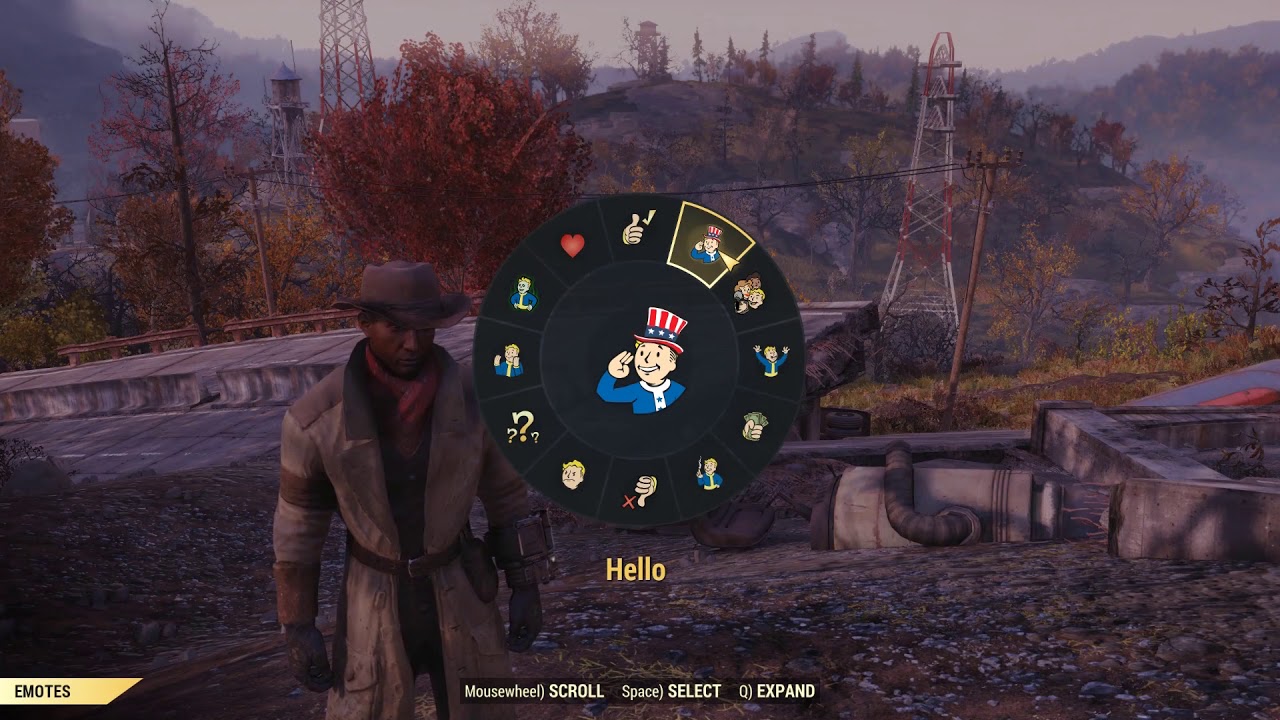Click the large Hello preview in wheel center
This screenshot has width=1280, height=720.
(x=642, y=360)
